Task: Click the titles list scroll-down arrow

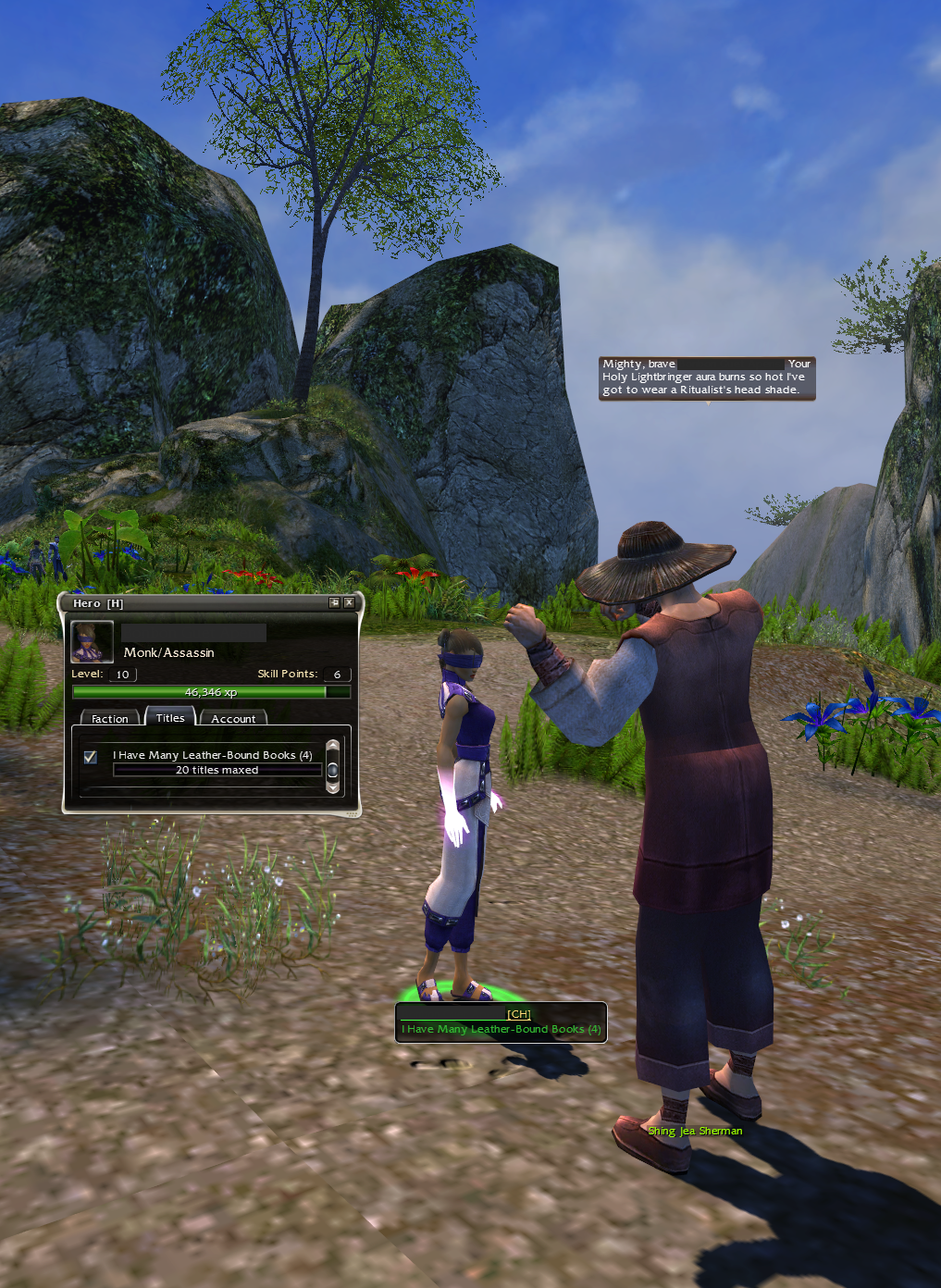Action: coord(333,788)
